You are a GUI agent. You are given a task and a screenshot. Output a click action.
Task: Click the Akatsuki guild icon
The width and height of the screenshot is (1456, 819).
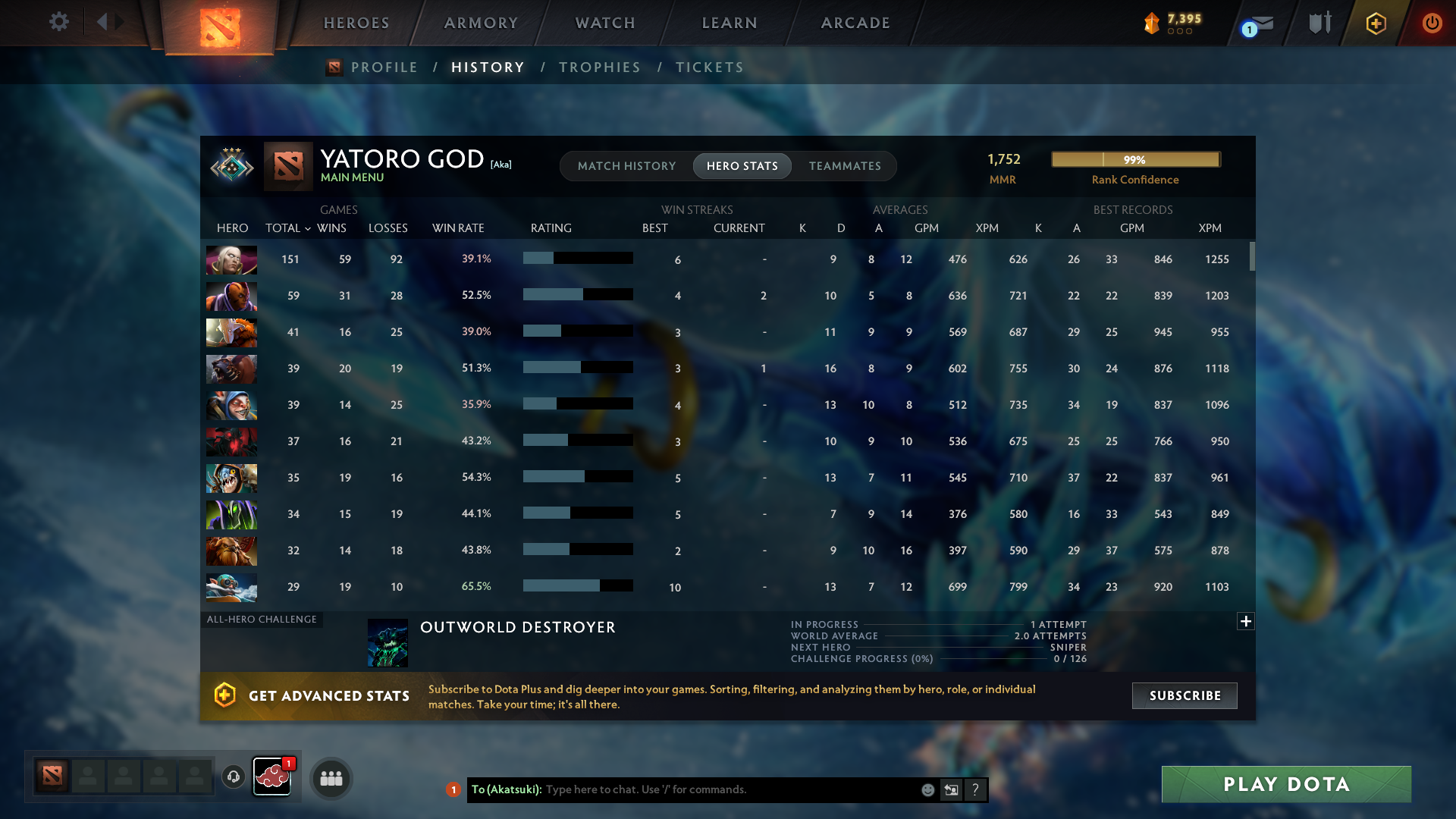pyautogui.click(x=272, y=777)
